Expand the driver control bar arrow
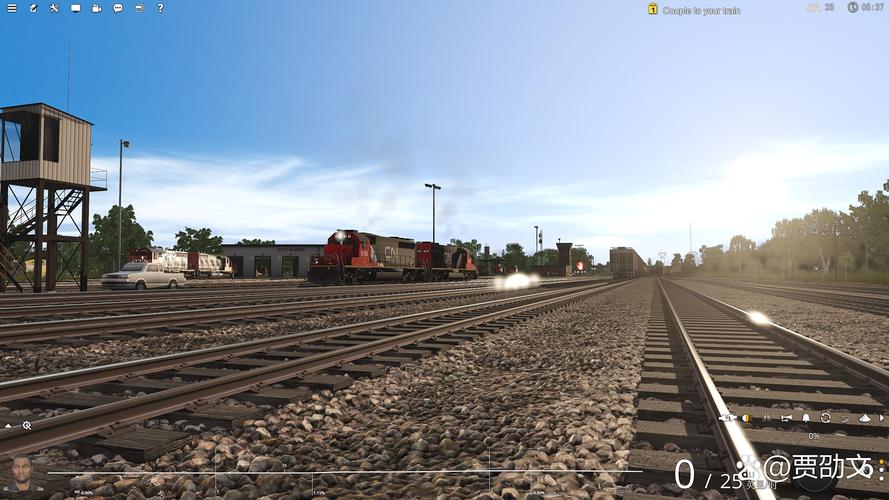This screenshot has height=500, width=889. coord(880,418)
